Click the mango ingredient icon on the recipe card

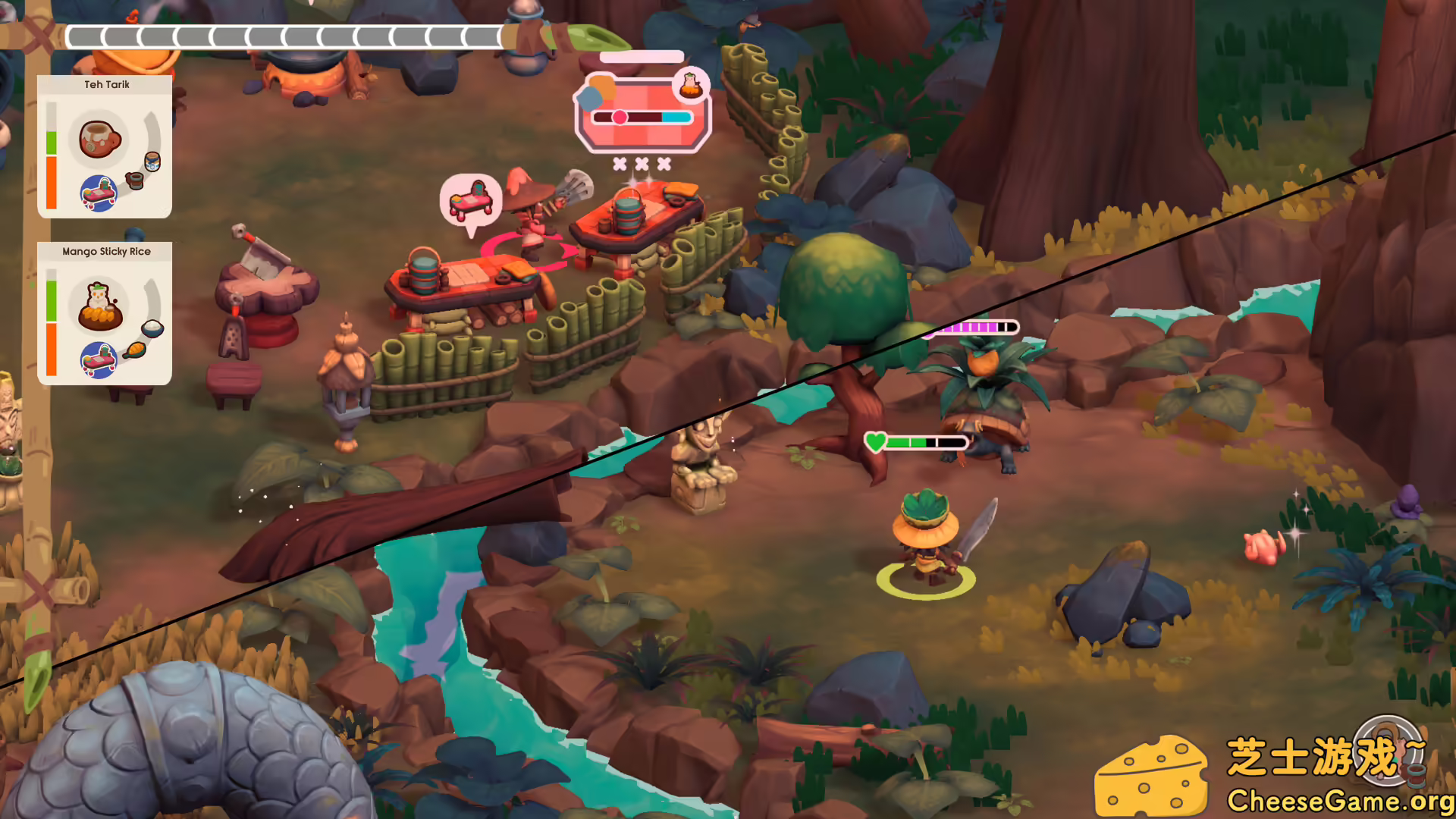[x=136, y=350]
